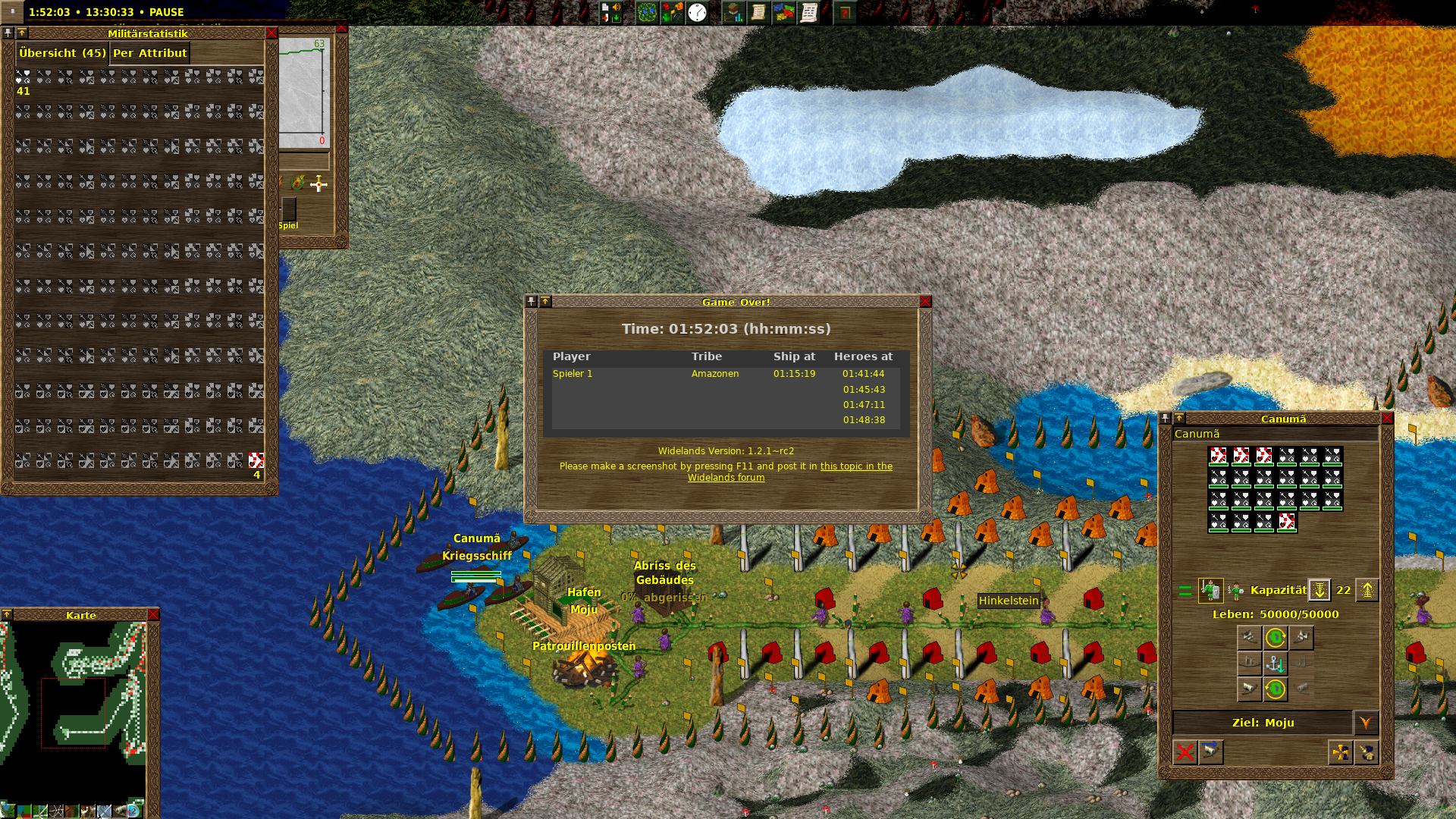Switch to the Per Attribut tab
This screenshot has width=1456, height=819.
tap(149, 53)
